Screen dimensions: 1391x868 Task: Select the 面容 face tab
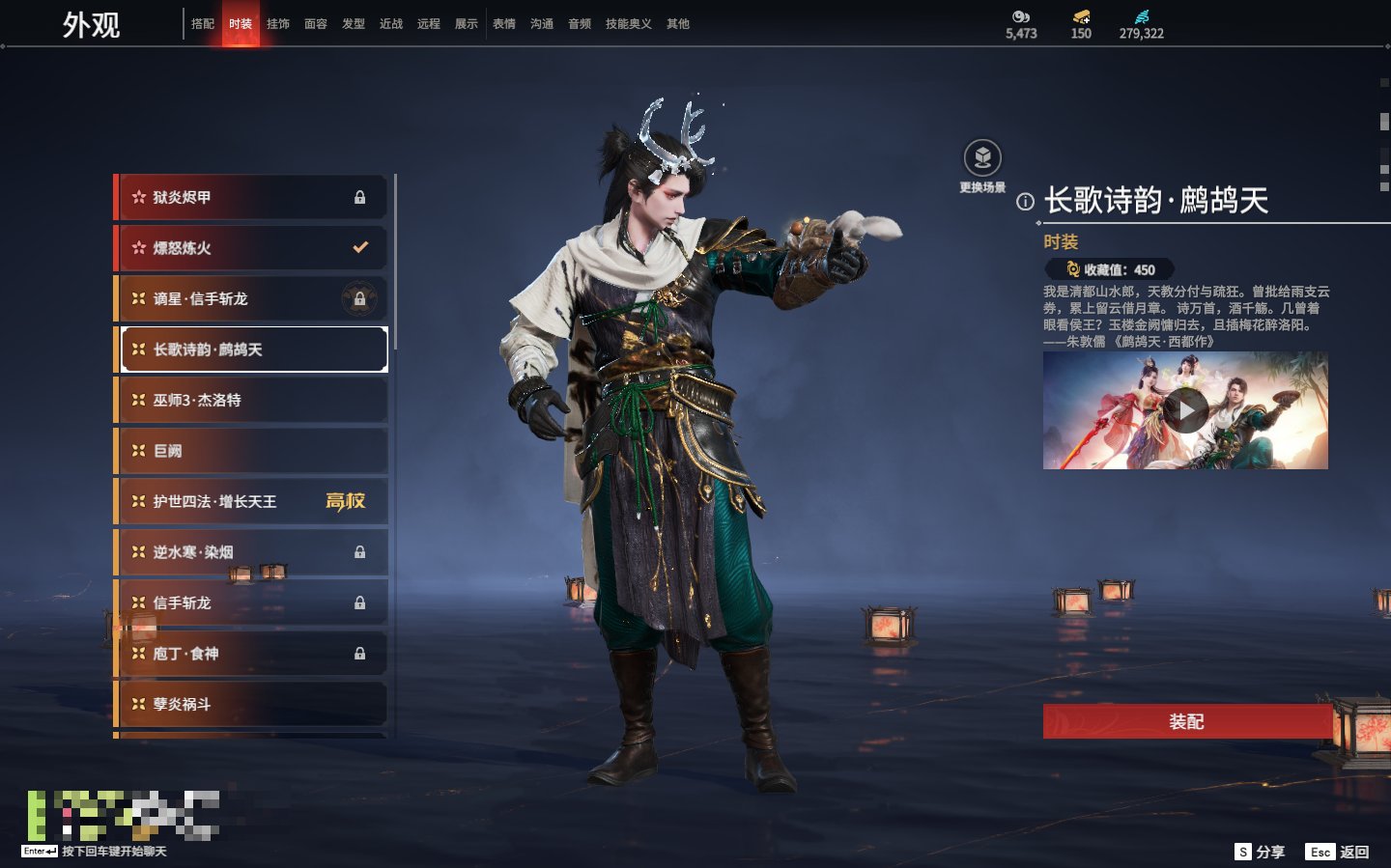point(316,24)
